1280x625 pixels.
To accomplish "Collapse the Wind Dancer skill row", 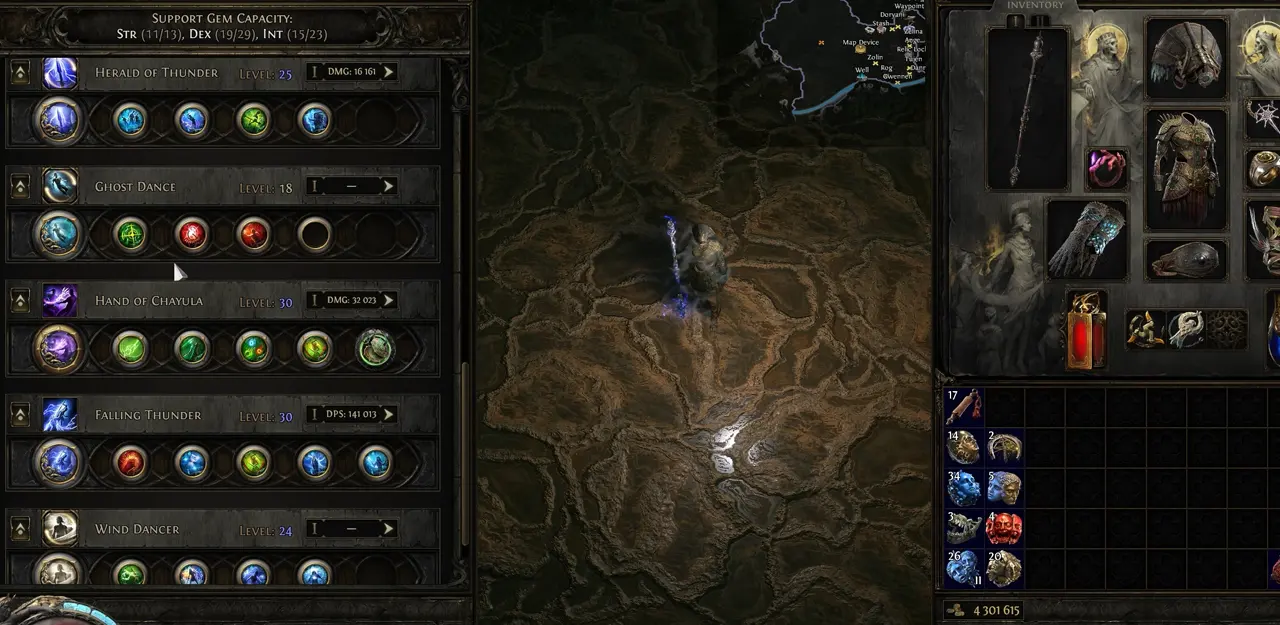I will pyautogui.click(x=19, y=529).
